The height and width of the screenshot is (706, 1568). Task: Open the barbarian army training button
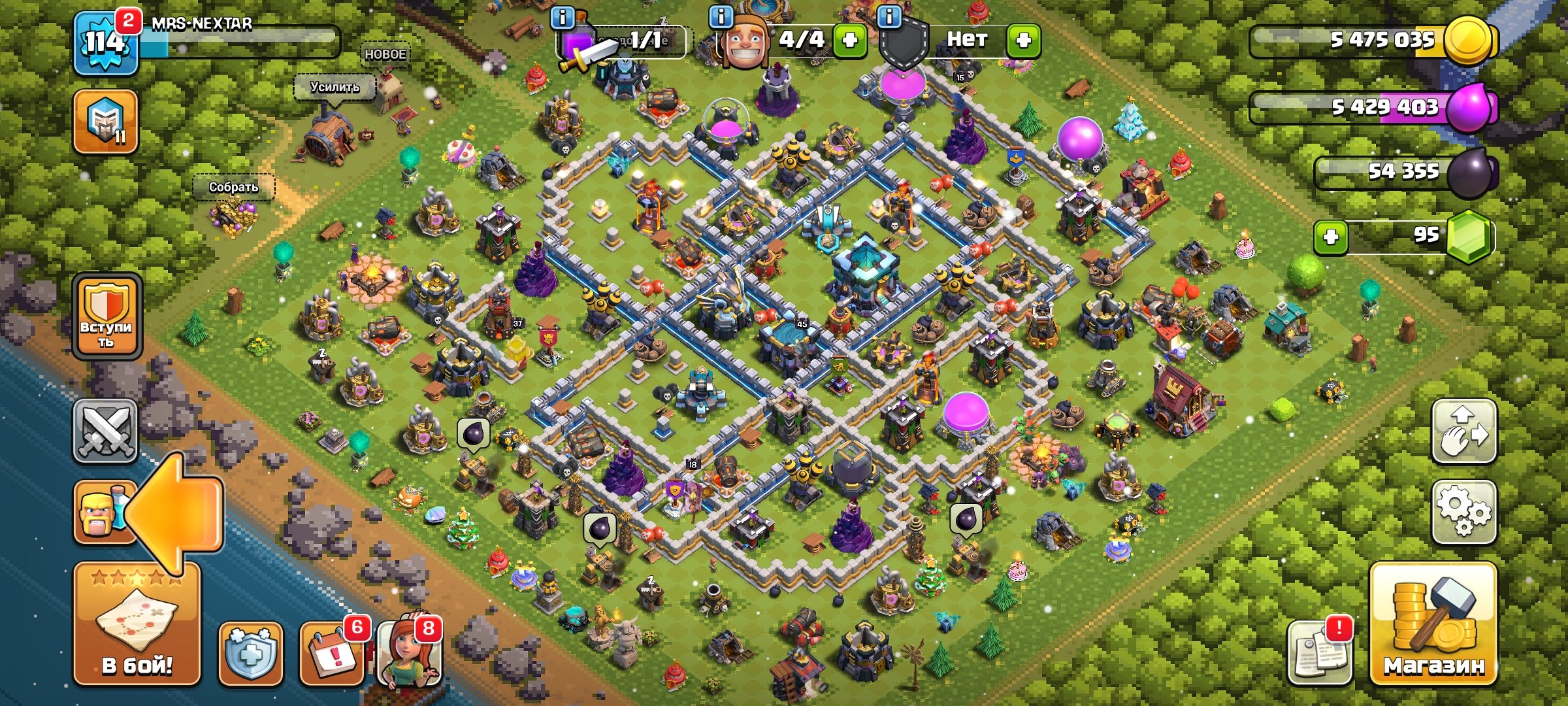(x=102, y=512)
